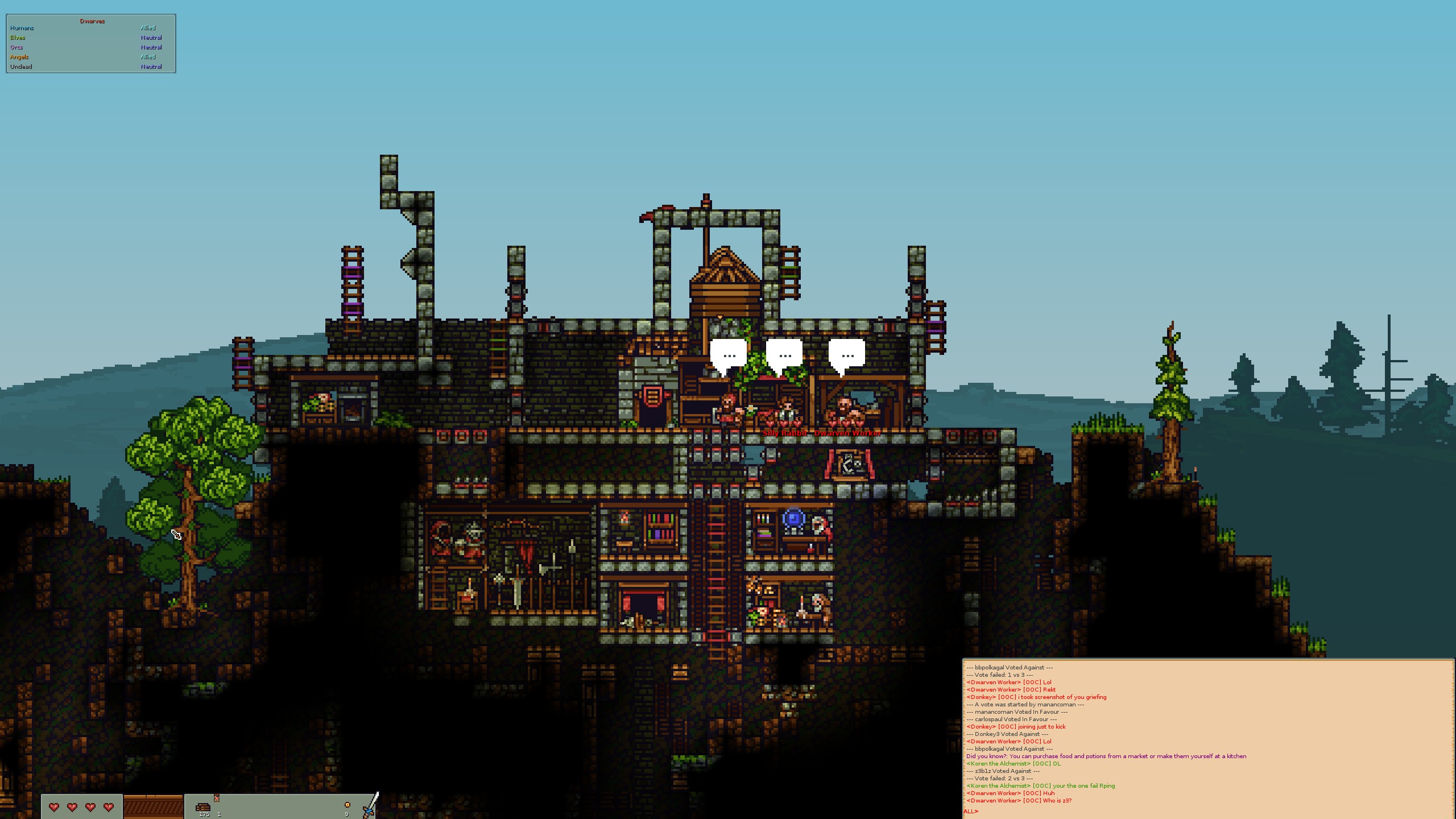The width and height of the screenshot is (1456, 819).
Task: Select the wood planks inventory item
Action: (203, 807)
